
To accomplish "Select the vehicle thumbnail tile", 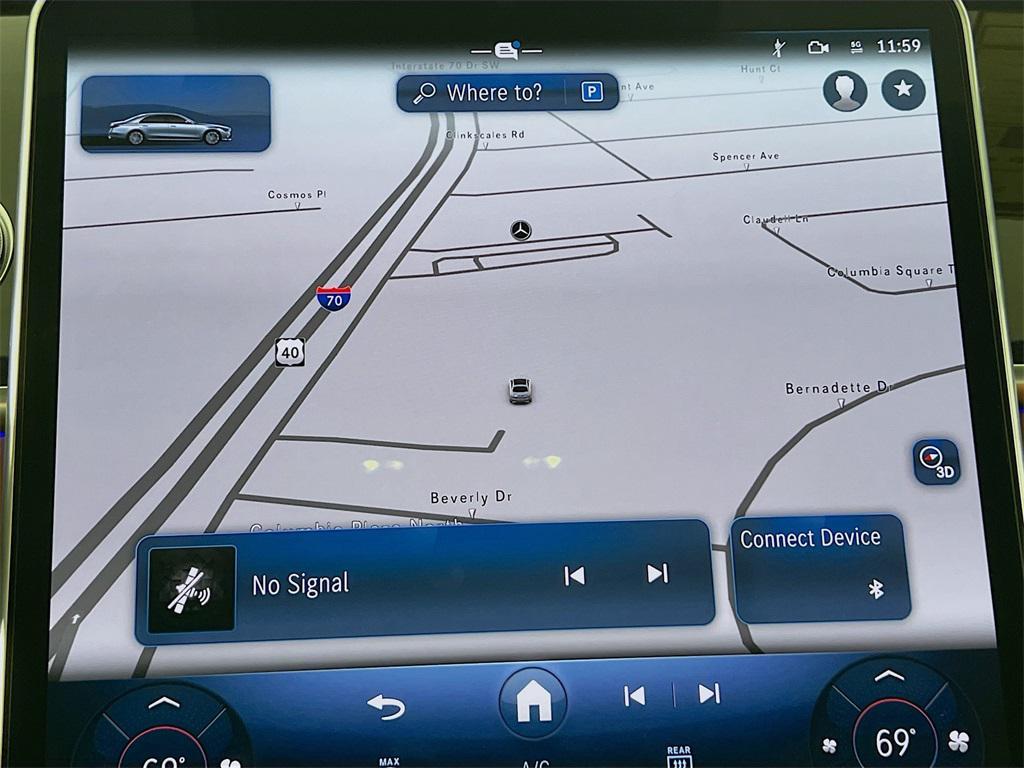I will click(175, 114).
